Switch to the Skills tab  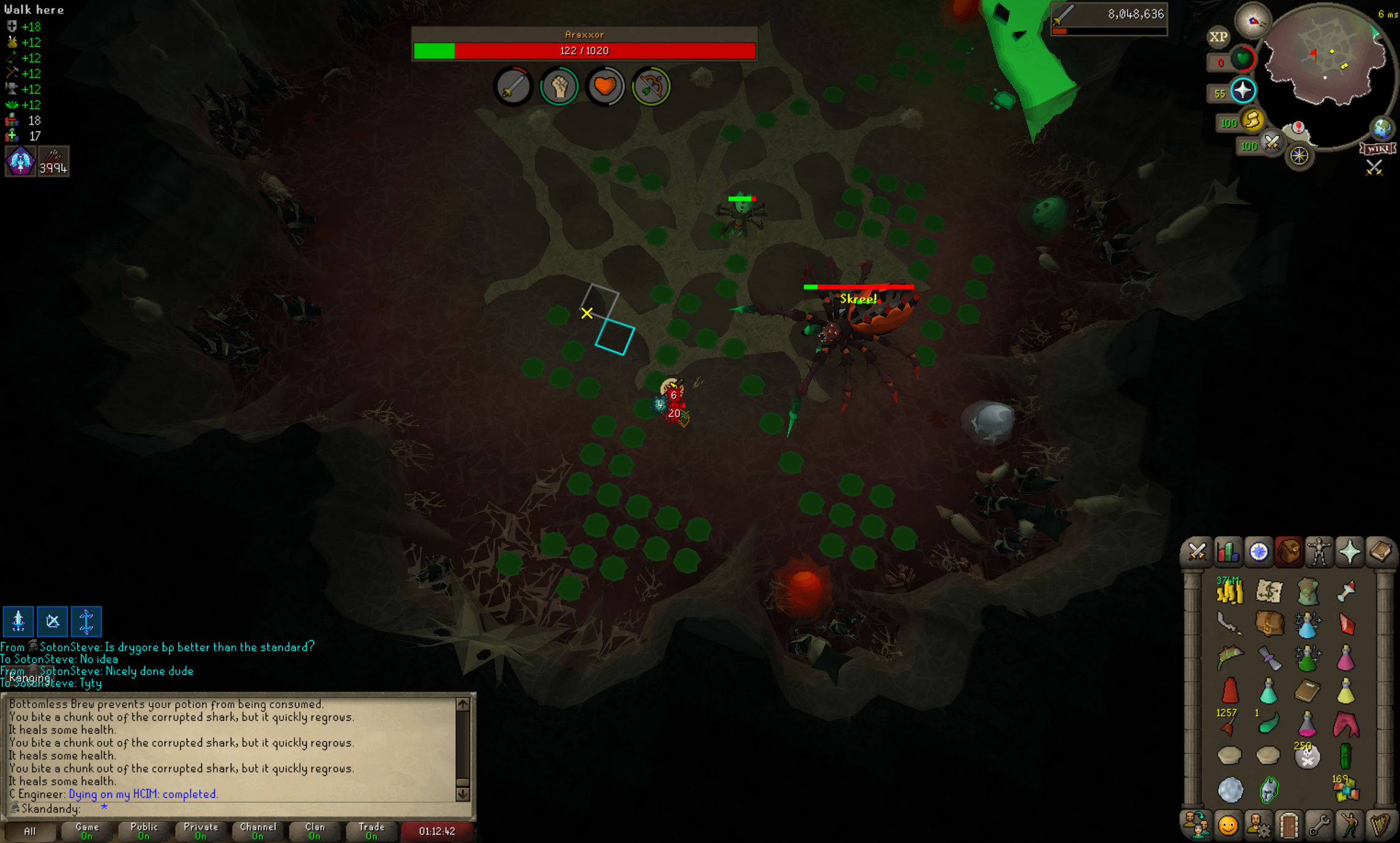click(1227, 552)
